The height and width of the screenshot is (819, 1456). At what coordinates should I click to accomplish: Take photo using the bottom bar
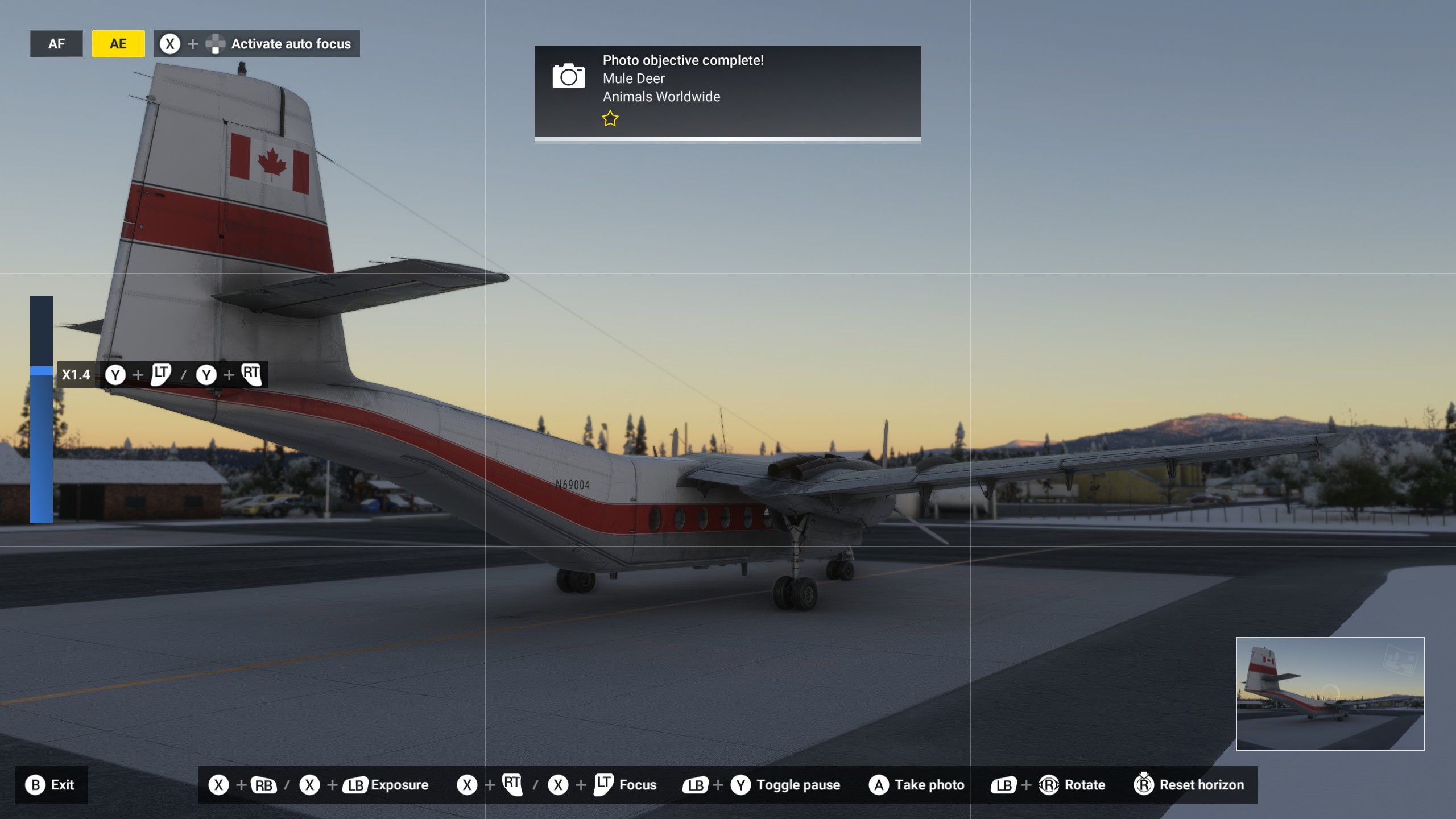pyautogui.click(x=916, y=785)
